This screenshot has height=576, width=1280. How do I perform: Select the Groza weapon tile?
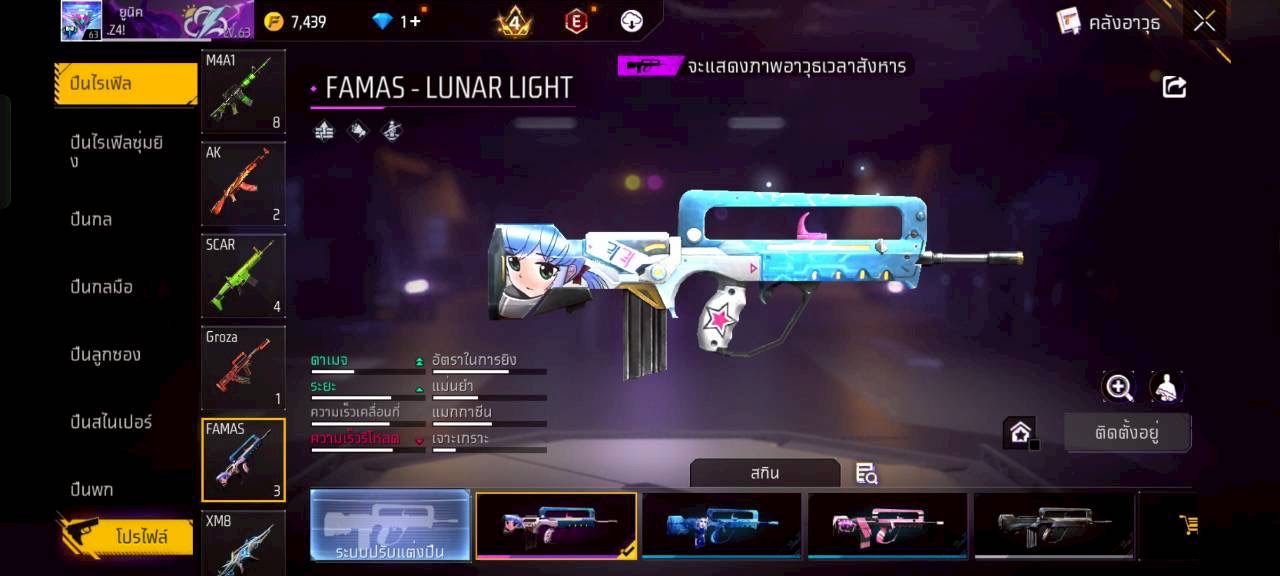[243, 368]
